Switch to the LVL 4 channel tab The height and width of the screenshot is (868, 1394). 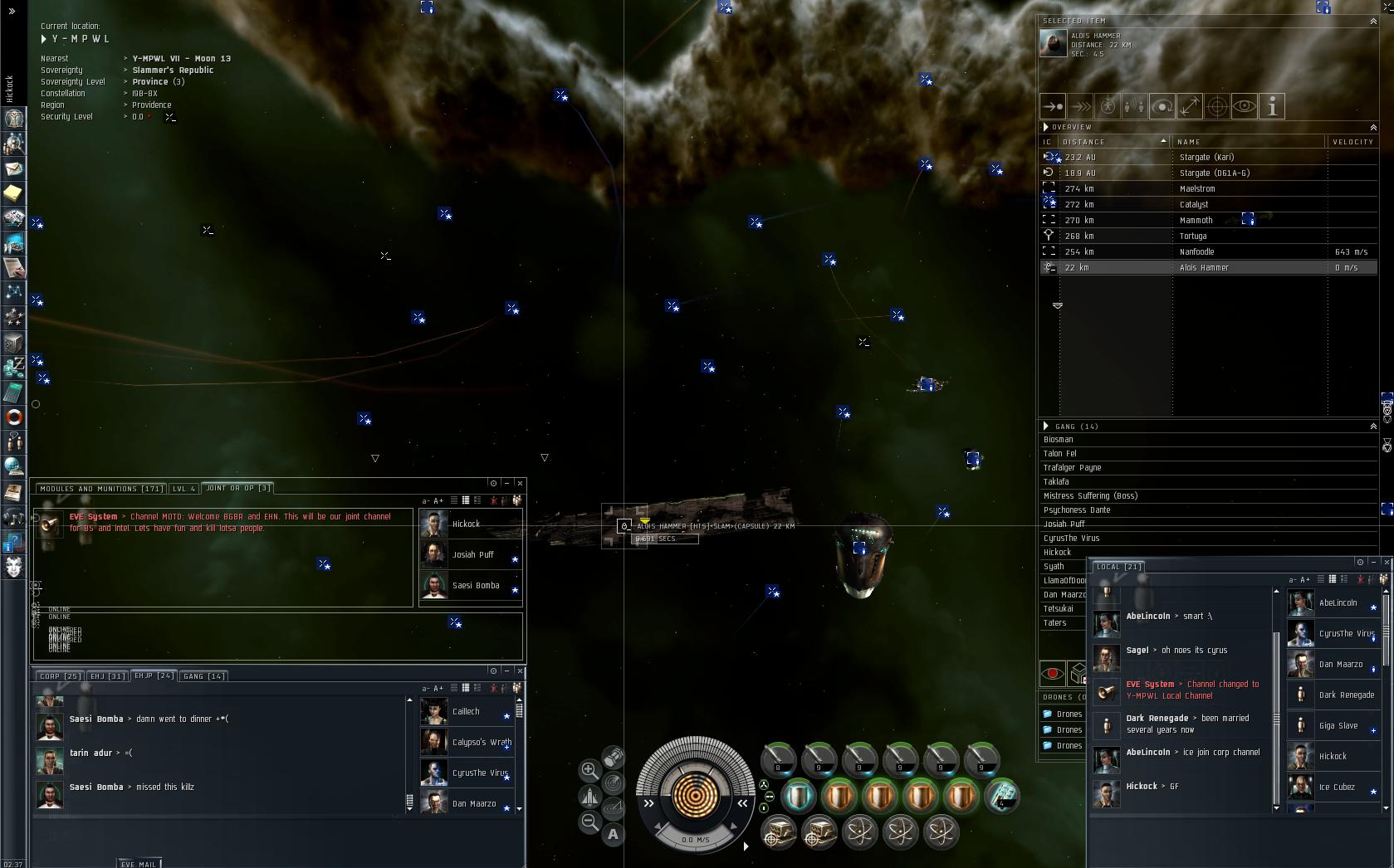184,489
